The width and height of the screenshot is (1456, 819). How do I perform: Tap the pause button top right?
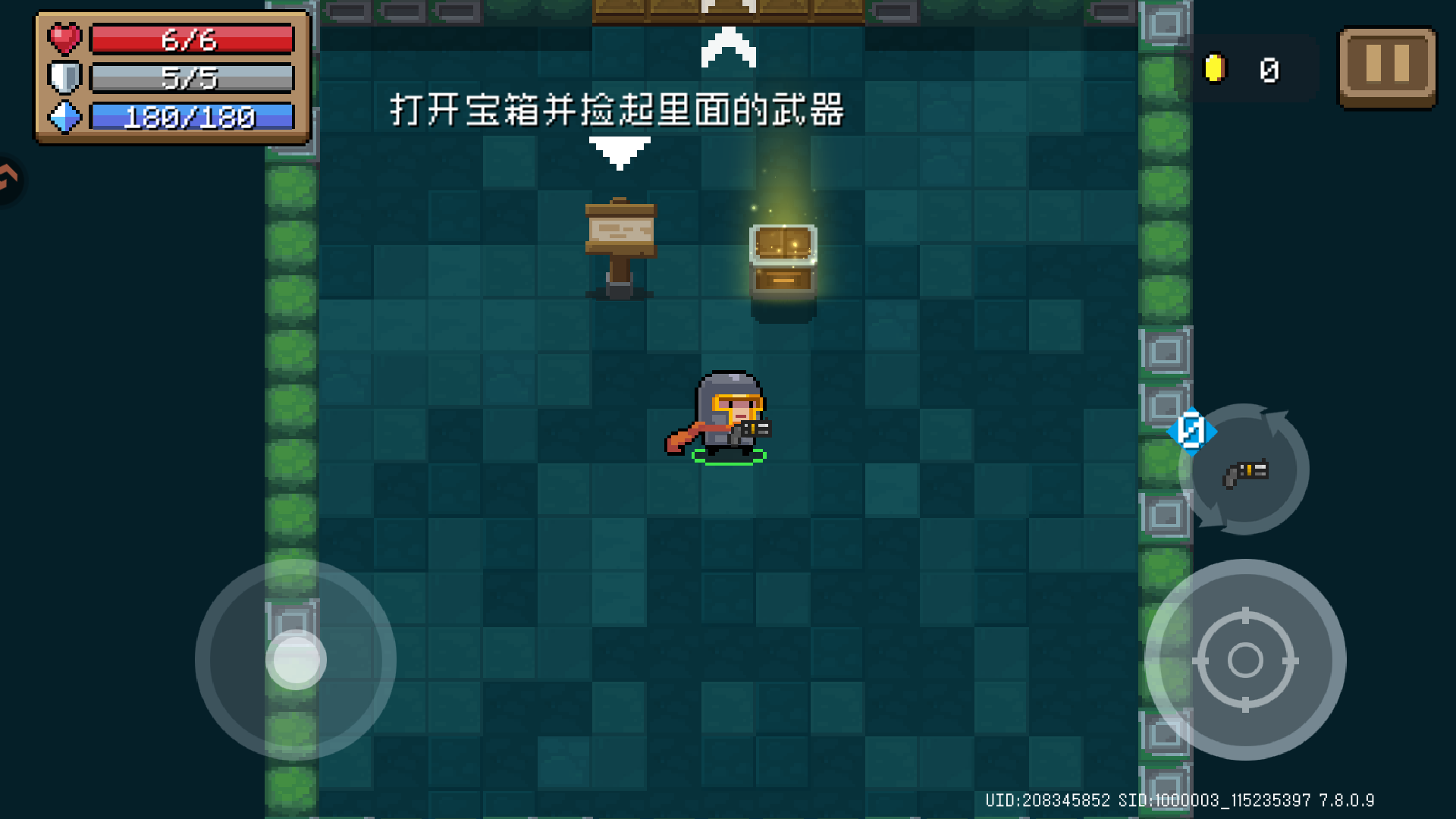tap(1387, 67)
